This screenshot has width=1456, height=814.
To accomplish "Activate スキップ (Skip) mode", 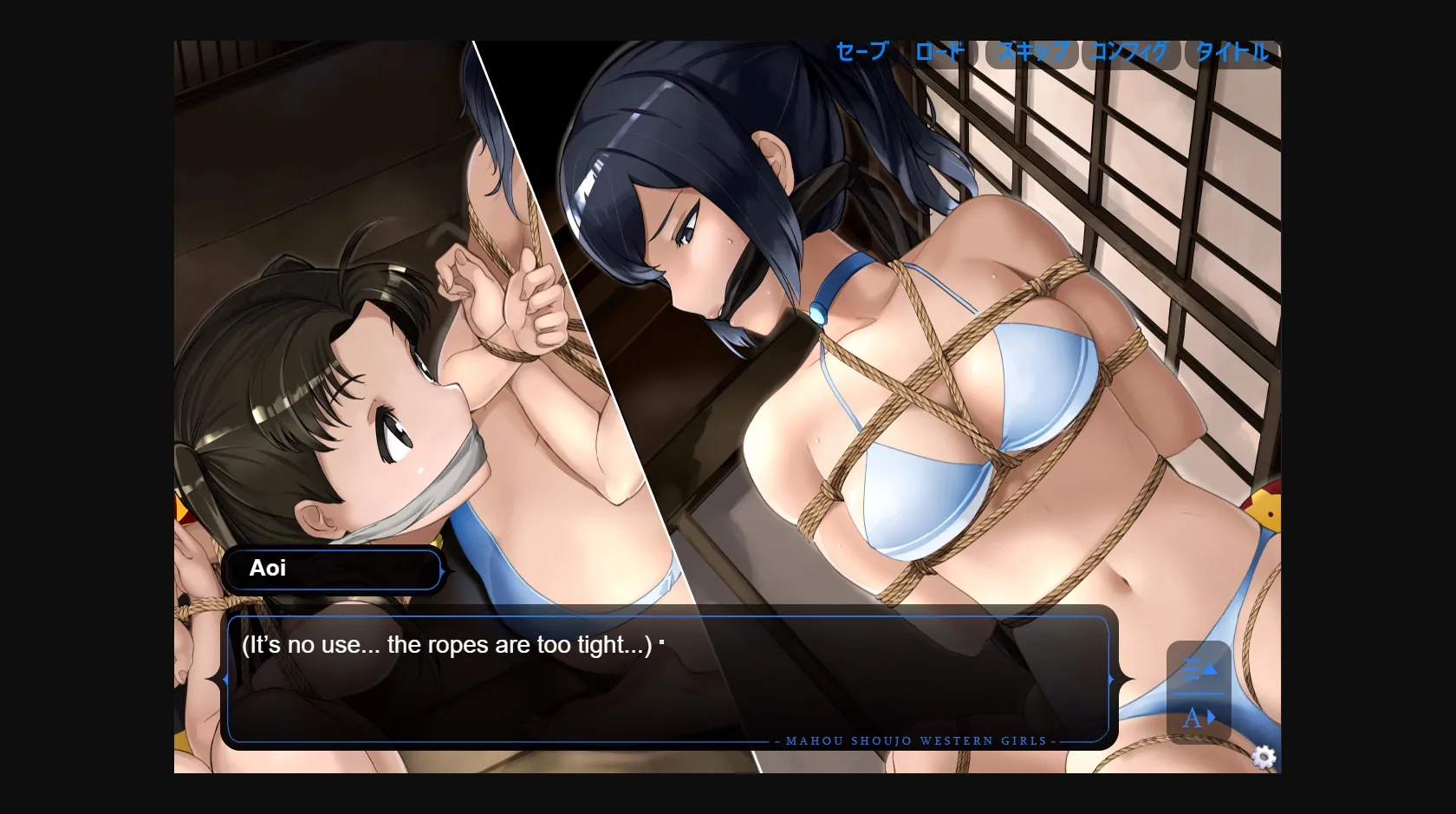I will tap(1030, 52).
